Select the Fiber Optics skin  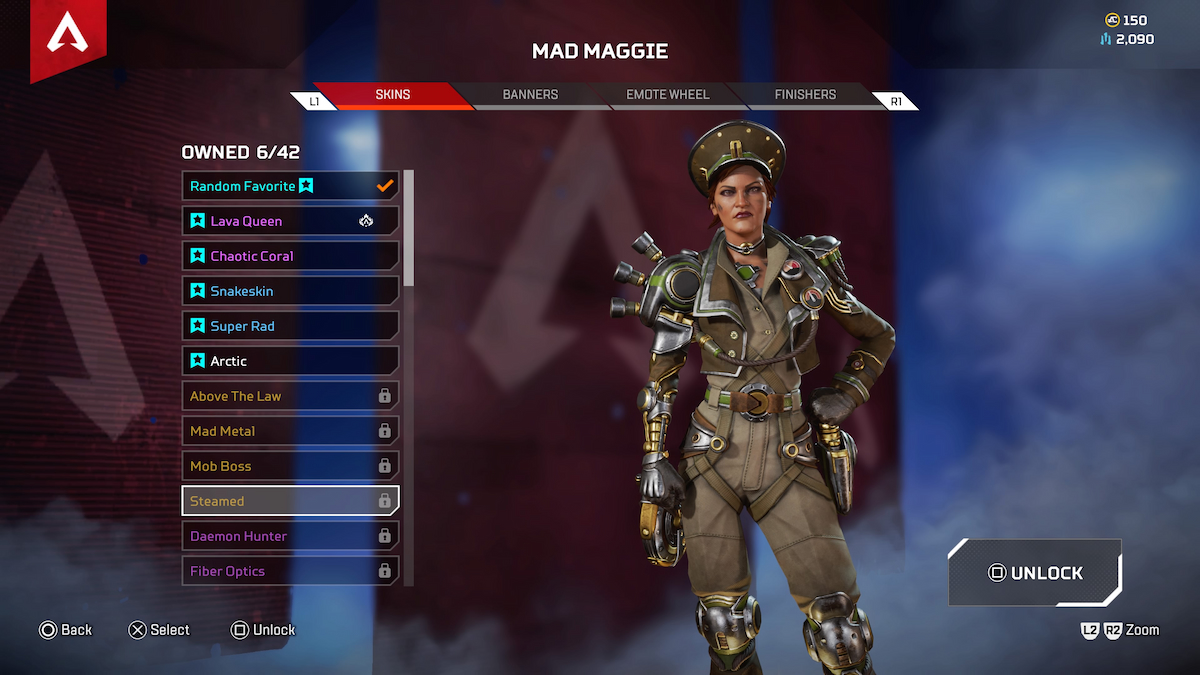click(x=290, y=571)
